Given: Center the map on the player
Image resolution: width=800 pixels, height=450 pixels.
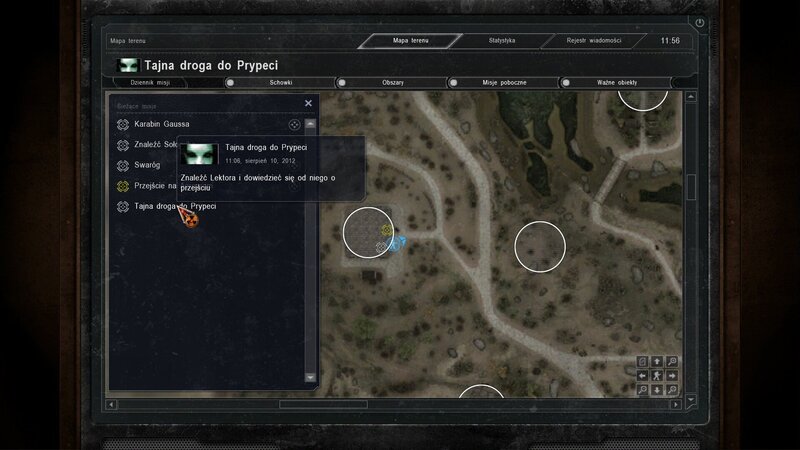Looking at the screenshot, I should [x=657, y=375].
